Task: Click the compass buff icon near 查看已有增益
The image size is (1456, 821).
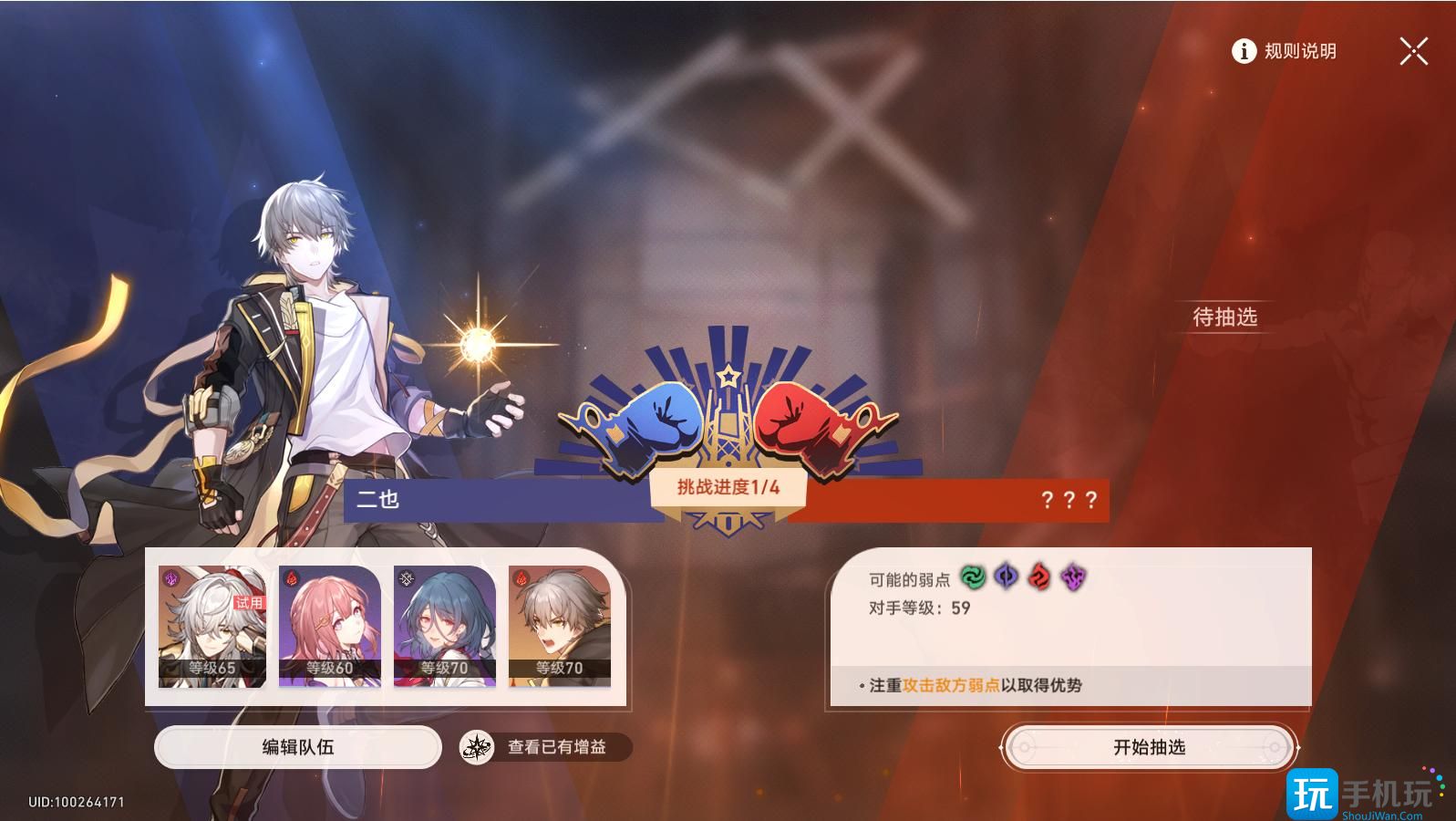Action: (x=477, y=745)
